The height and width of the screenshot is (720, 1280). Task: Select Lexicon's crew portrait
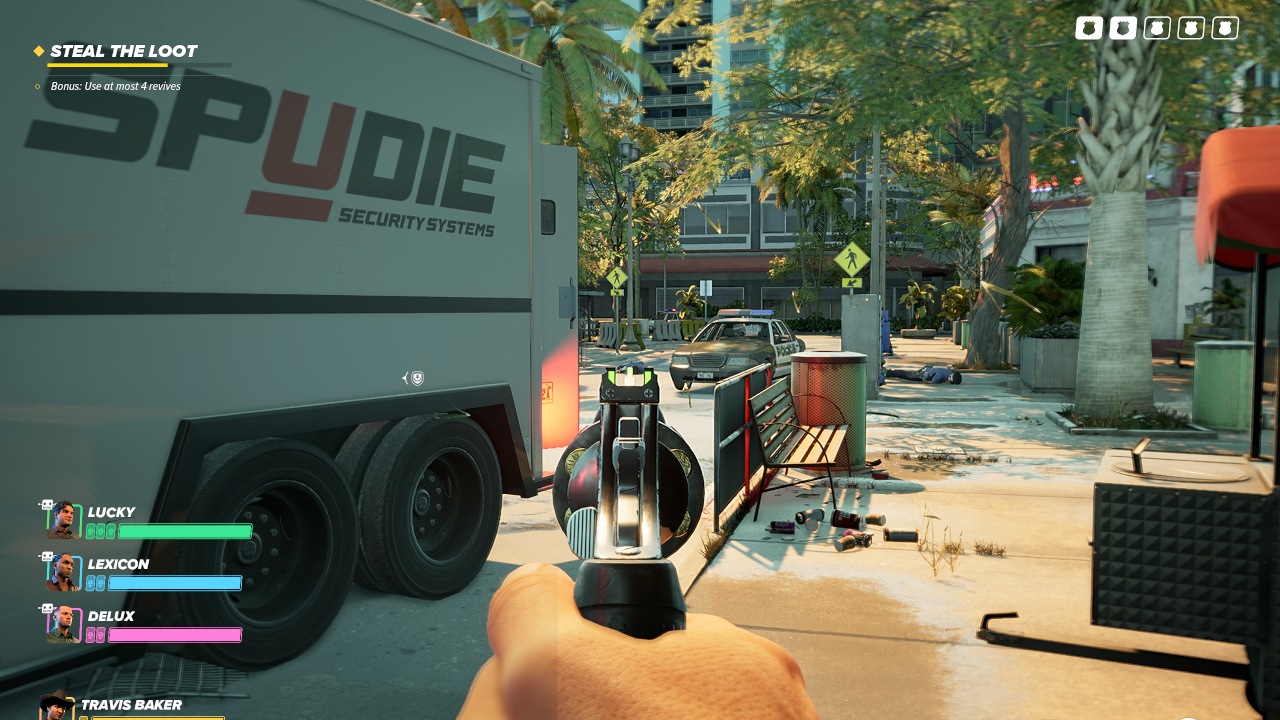click(x=64, y=572)
